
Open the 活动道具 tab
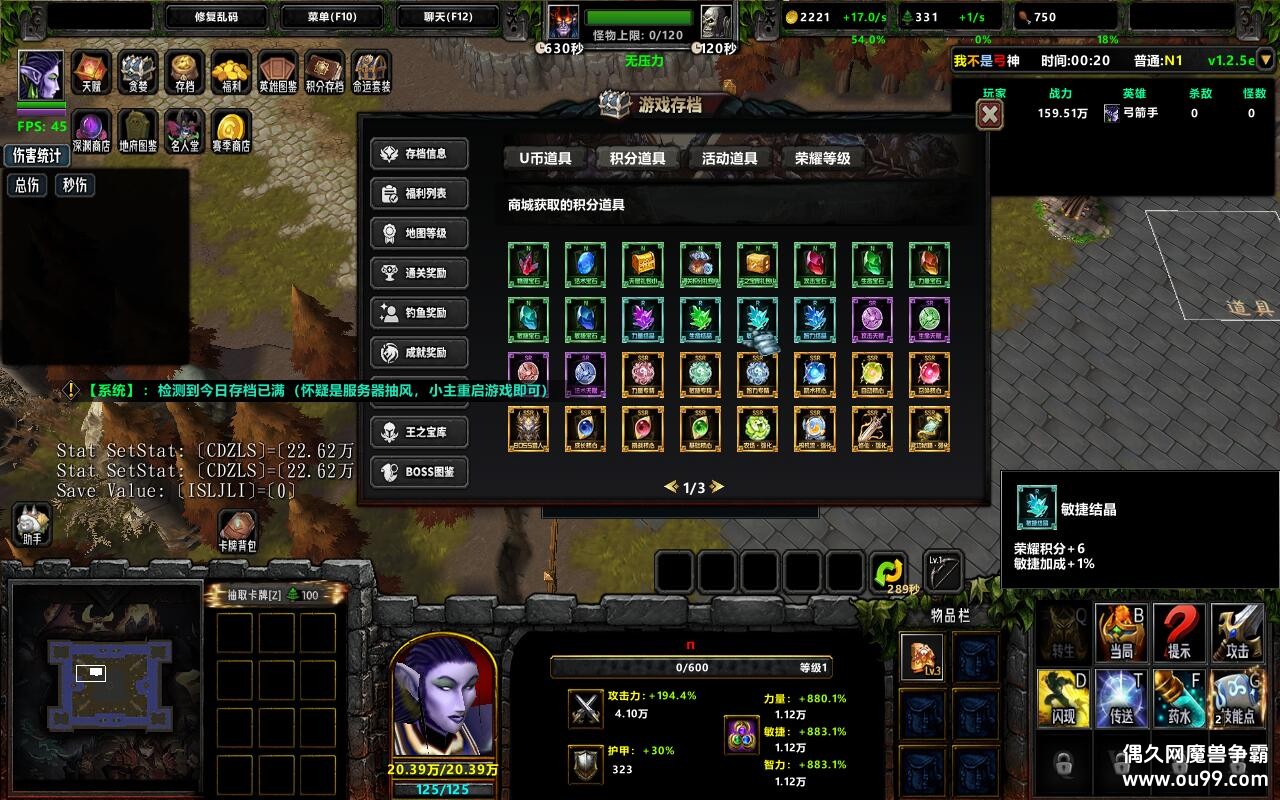click(x=729, y=158)
